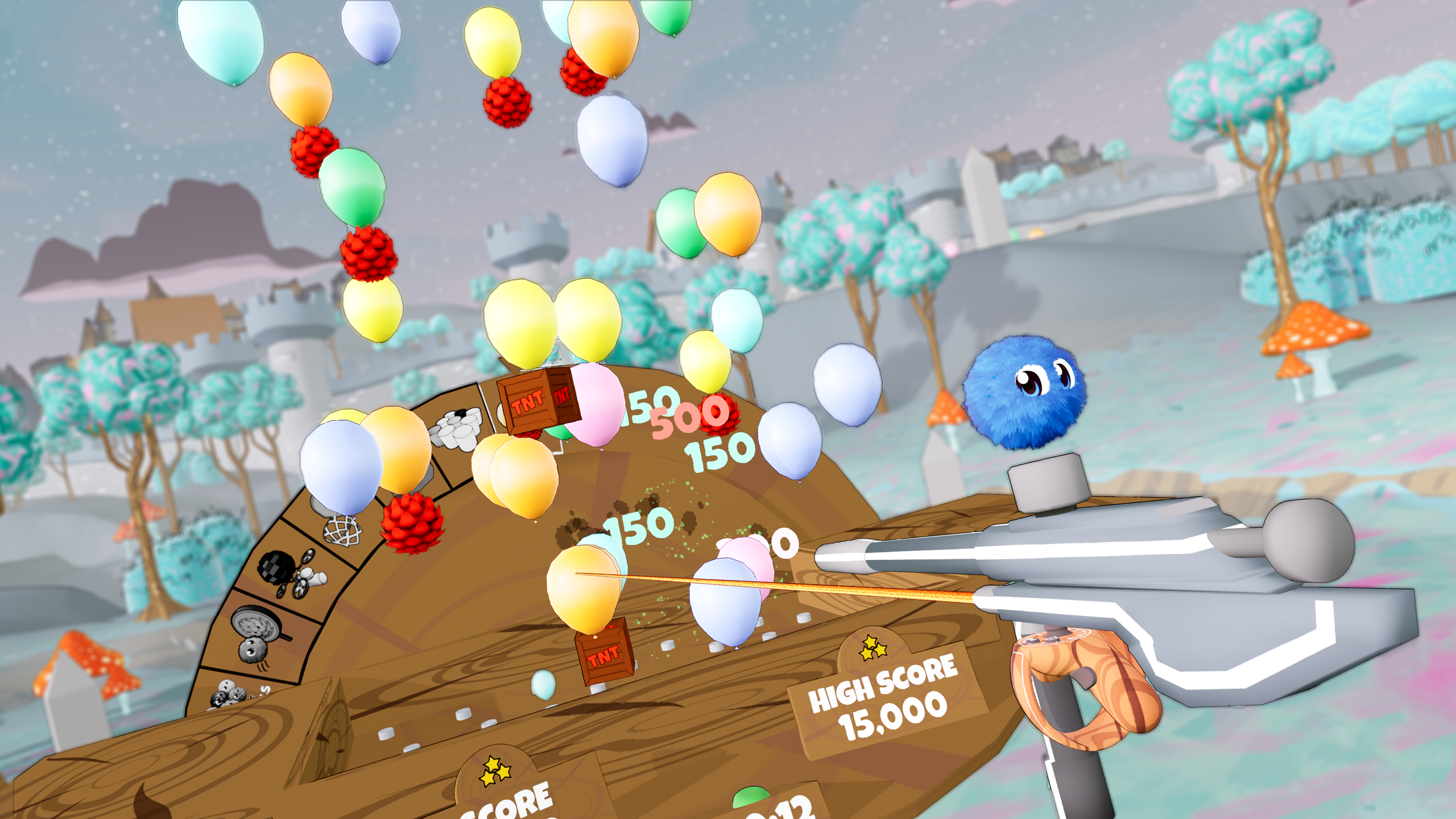The height and width of the screenshot is (819, 1456).
Task: Select the red spiky balloon on the arc
Action: (411, 524)
